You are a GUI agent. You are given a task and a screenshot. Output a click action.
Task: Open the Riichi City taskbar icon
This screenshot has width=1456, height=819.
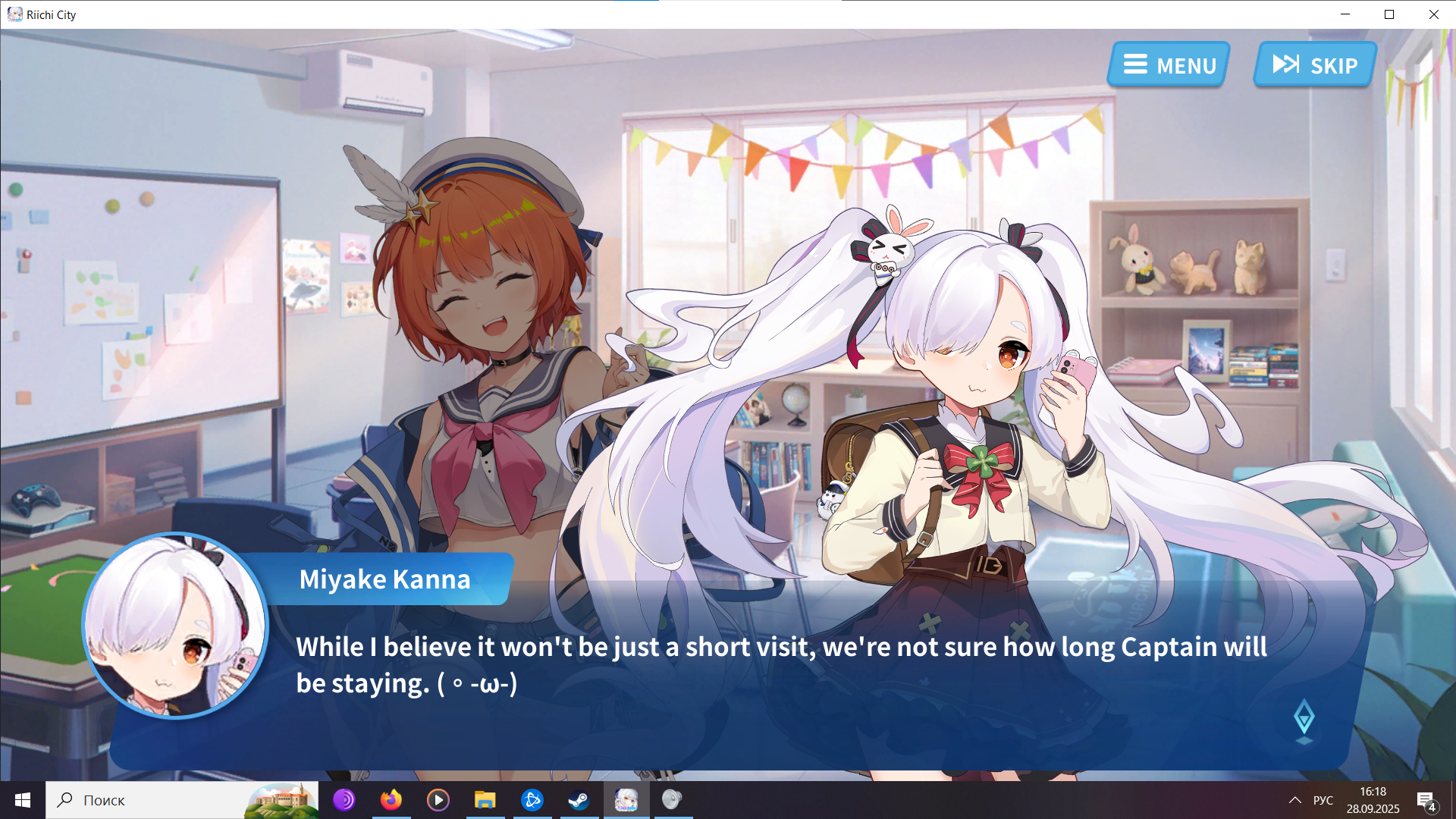[626, 799]
